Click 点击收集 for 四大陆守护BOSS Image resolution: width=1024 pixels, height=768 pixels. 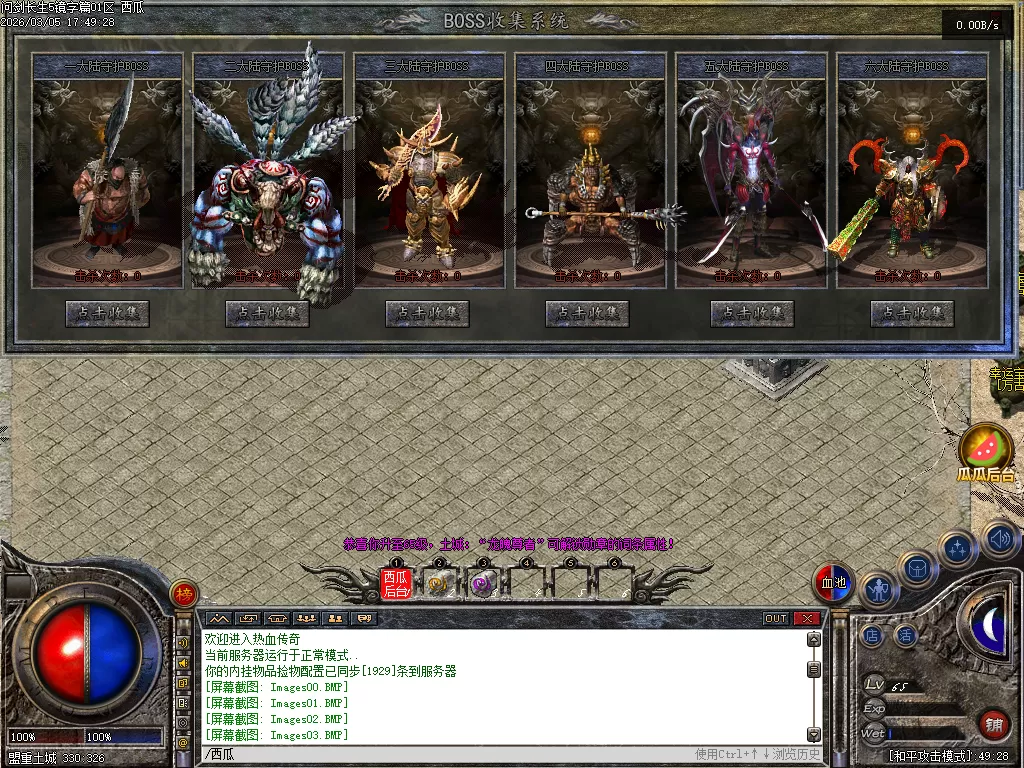(587, 313)
